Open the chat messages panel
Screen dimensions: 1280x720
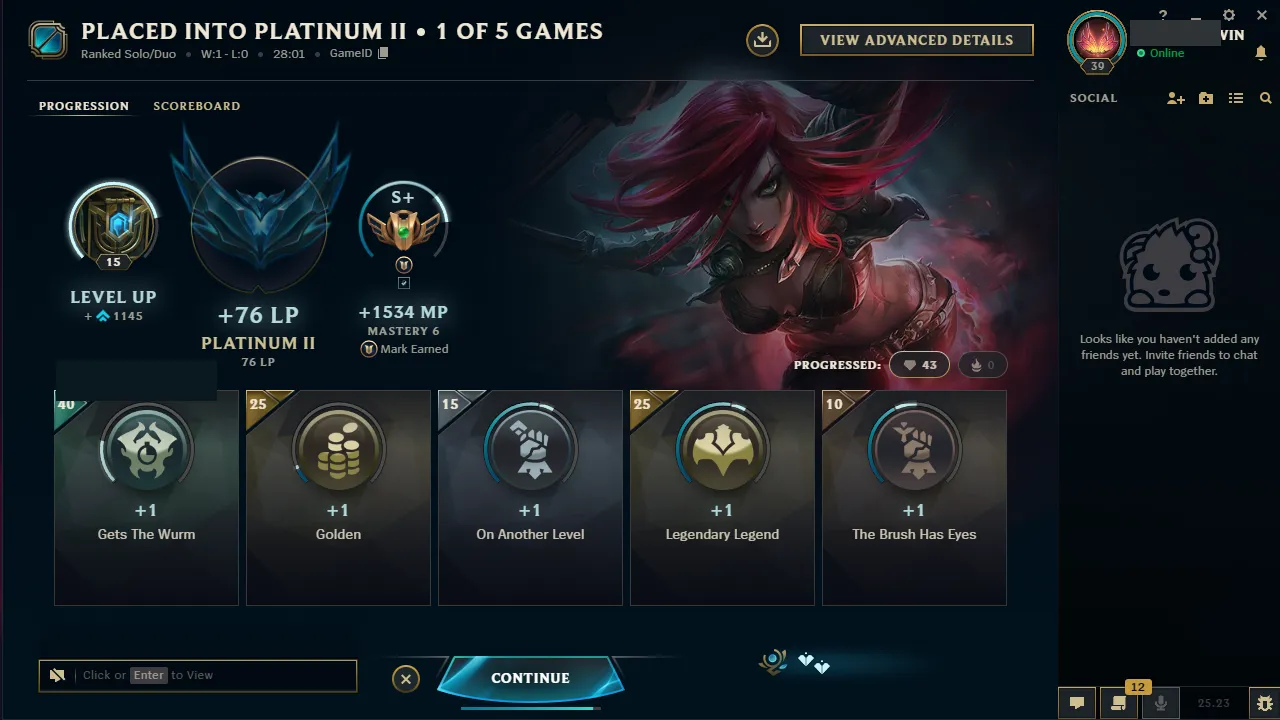(1077, 703)
